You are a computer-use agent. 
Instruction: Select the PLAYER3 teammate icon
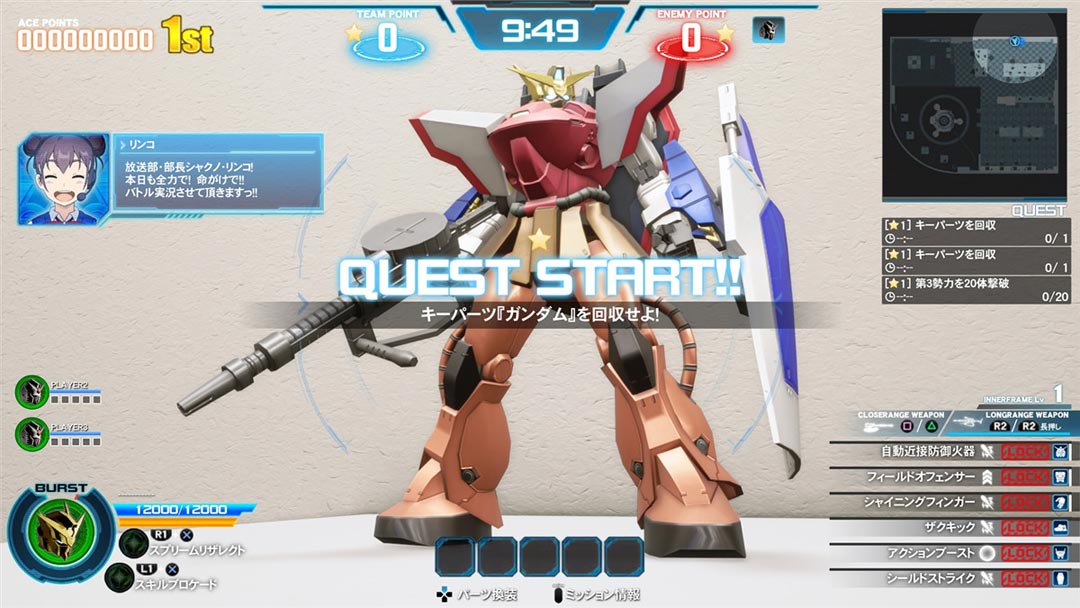(32, 433)
